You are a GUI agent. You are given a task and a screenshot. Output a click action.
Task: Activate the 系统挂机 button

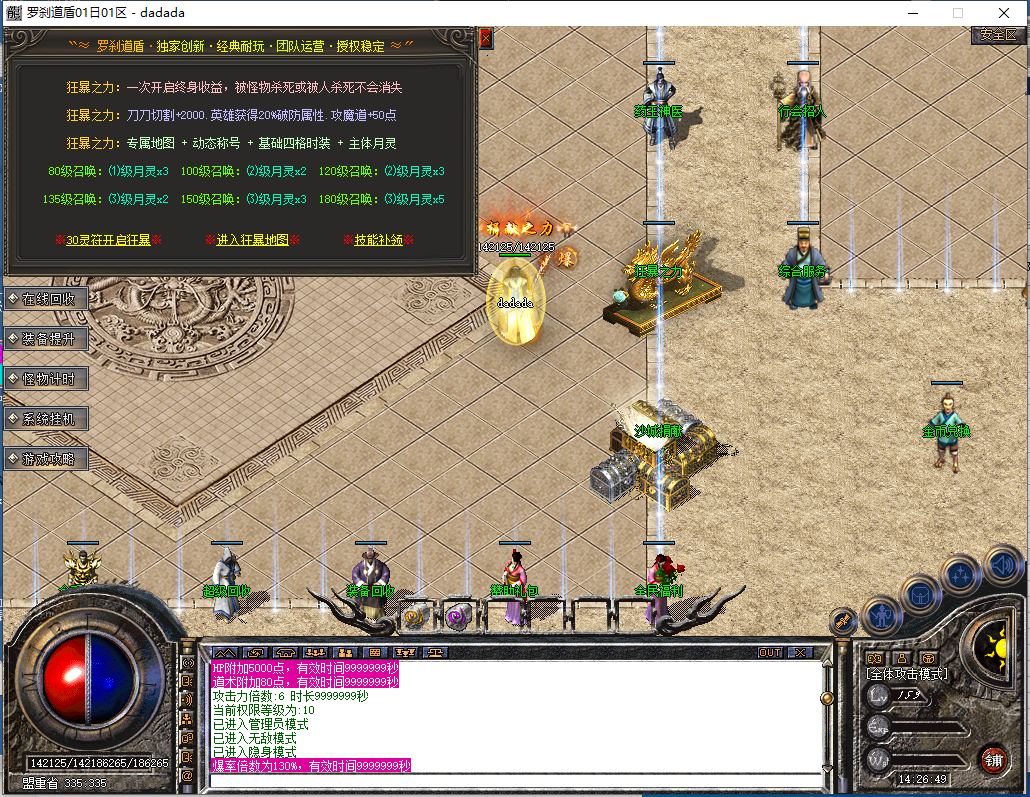point(47,418)
